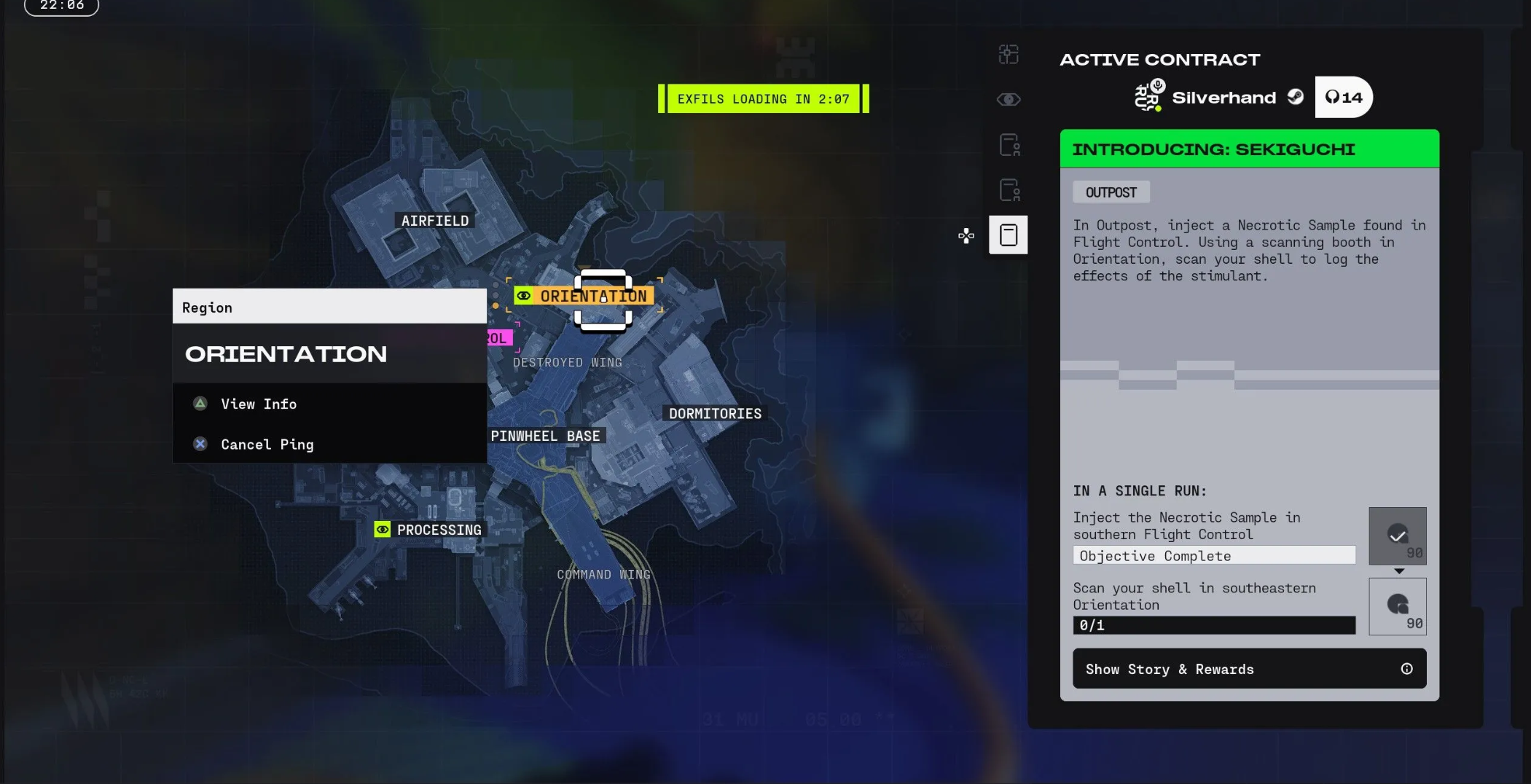Choose the Command Wing label on the map
1531x784 pixels.
coord(603,575)
